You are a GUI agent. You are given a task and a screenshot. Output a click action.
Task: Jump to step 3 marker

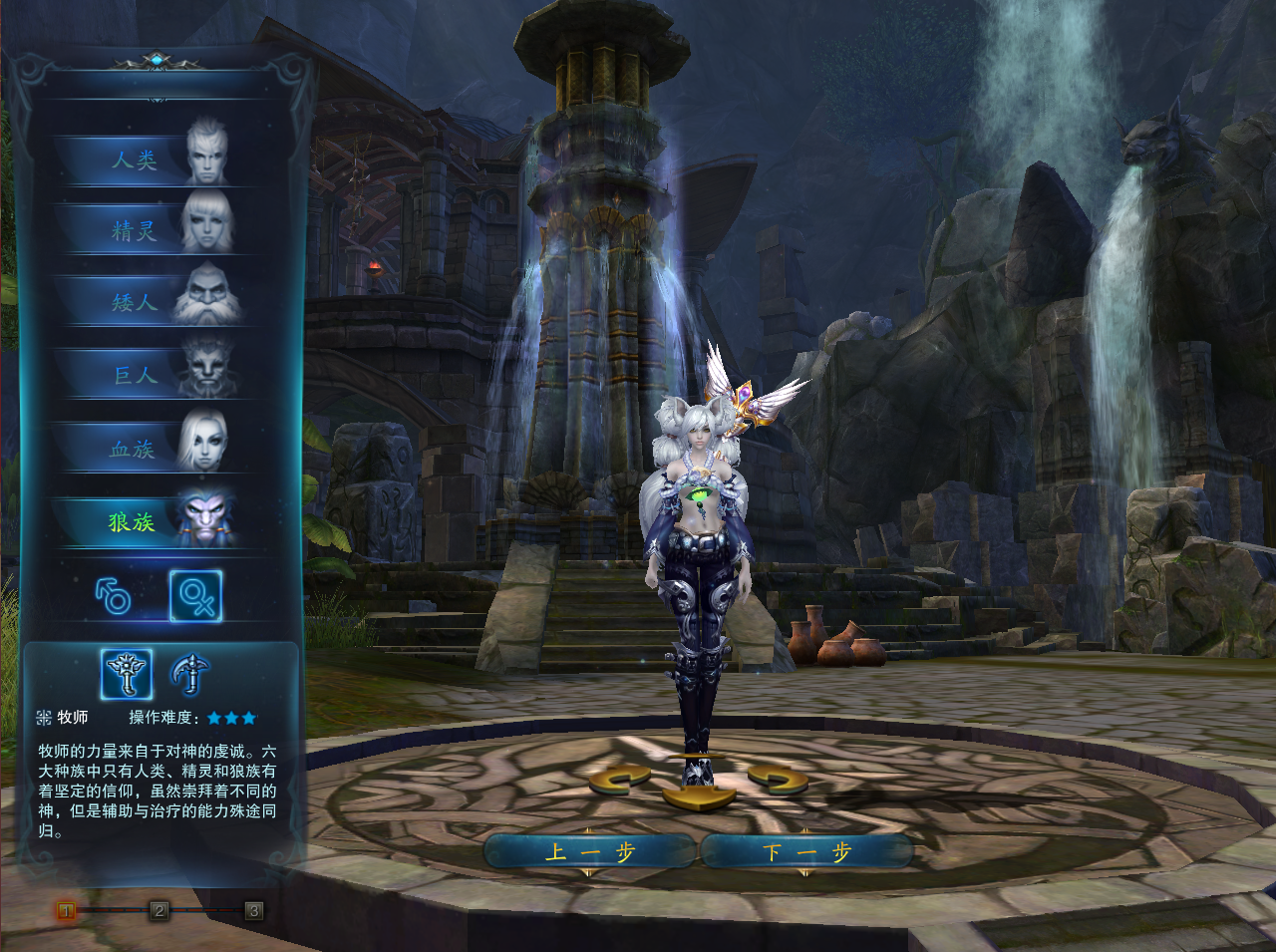(x=254, y=910)
